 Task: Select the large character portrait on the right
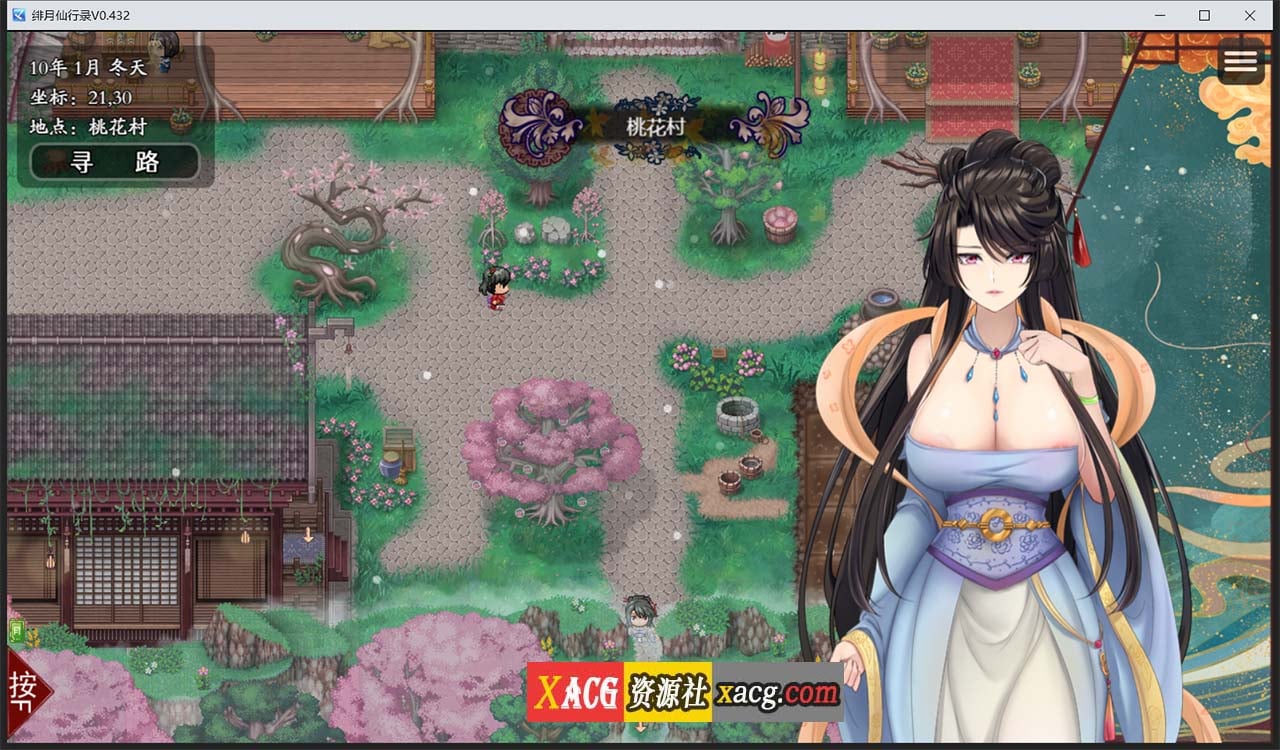click(1000, 400)
